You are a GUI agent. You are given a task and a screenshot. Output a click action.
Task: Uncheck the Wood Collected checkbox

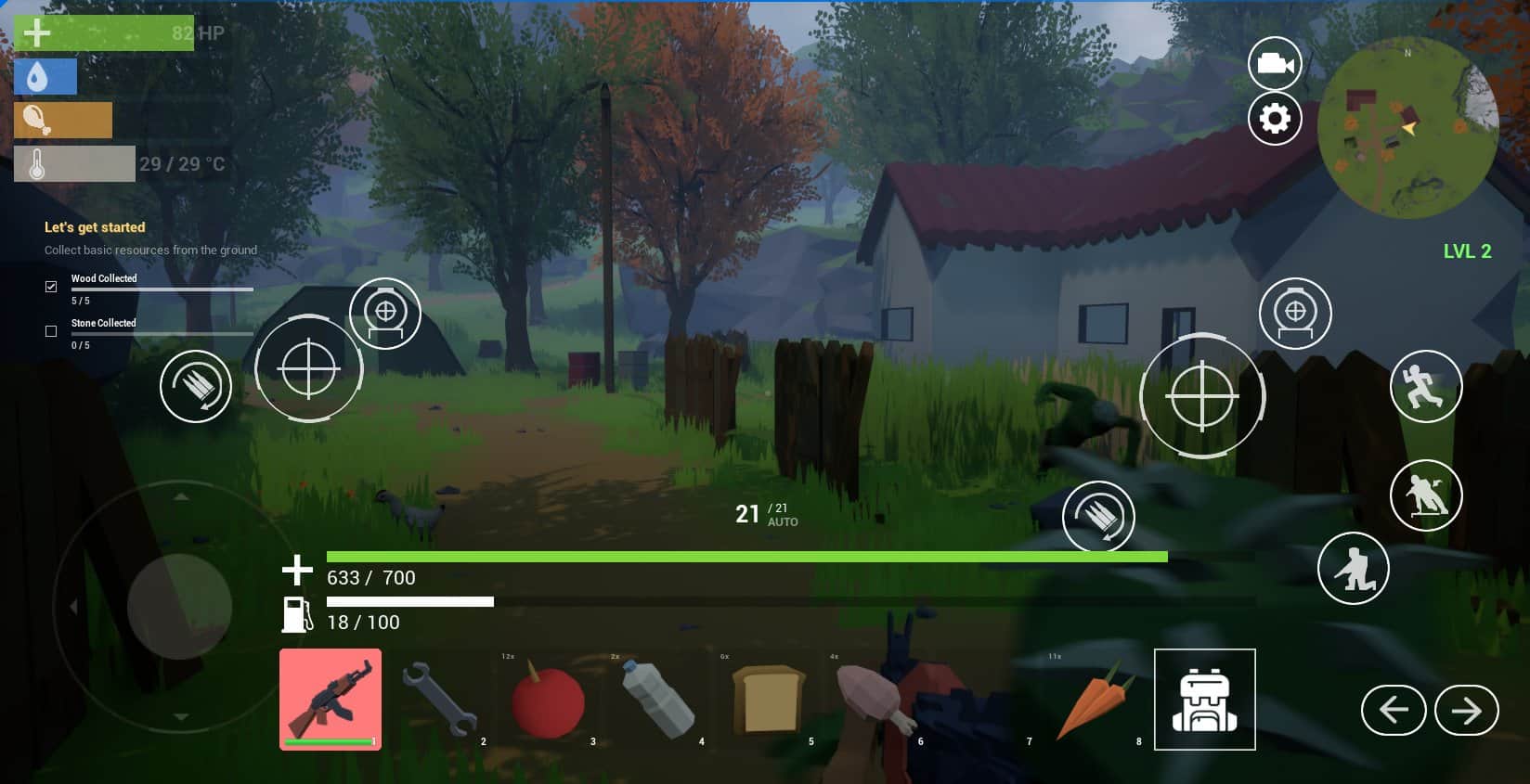[51, 286]
